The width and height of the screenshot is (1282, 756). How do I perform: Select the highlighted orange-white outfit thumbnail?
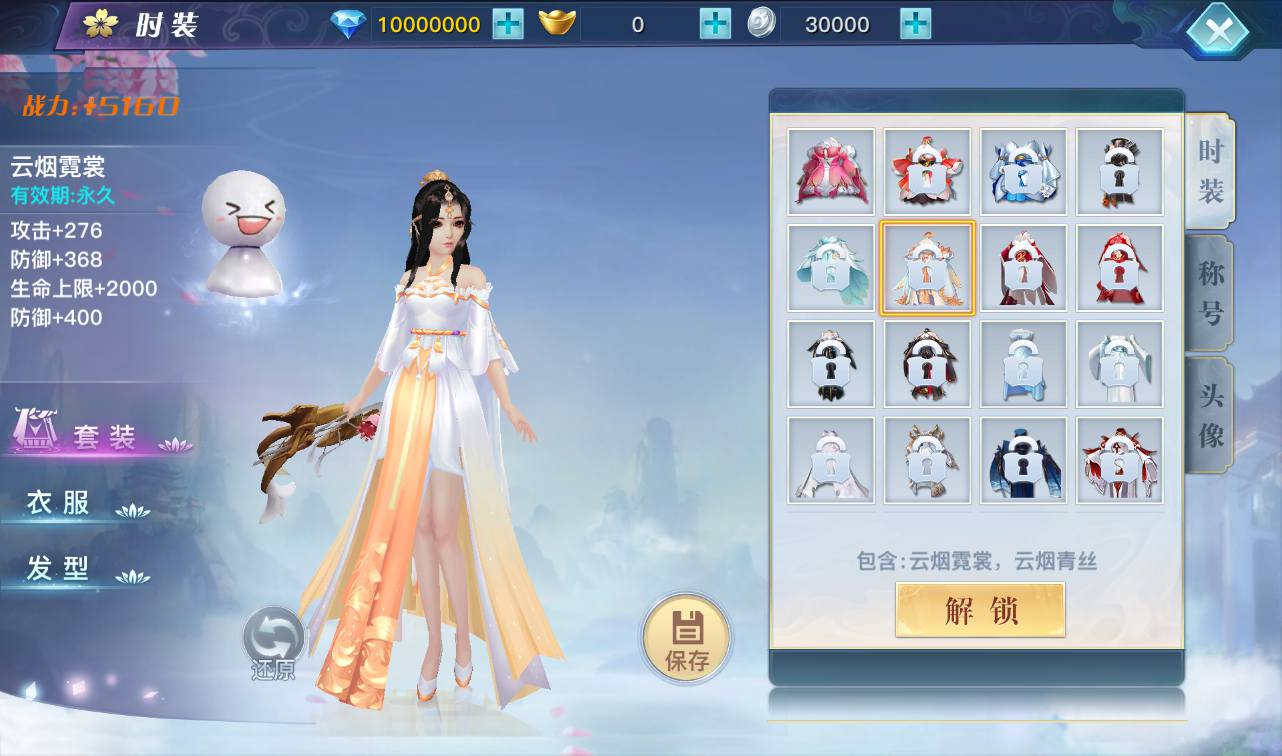[x=927, y=268]
